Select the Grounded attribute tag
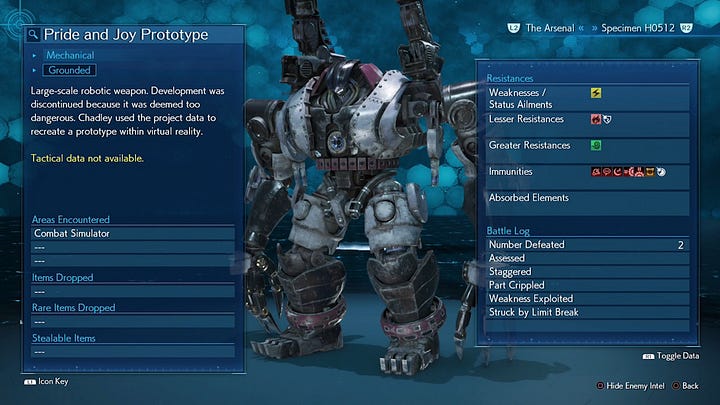 click(69, 71)
